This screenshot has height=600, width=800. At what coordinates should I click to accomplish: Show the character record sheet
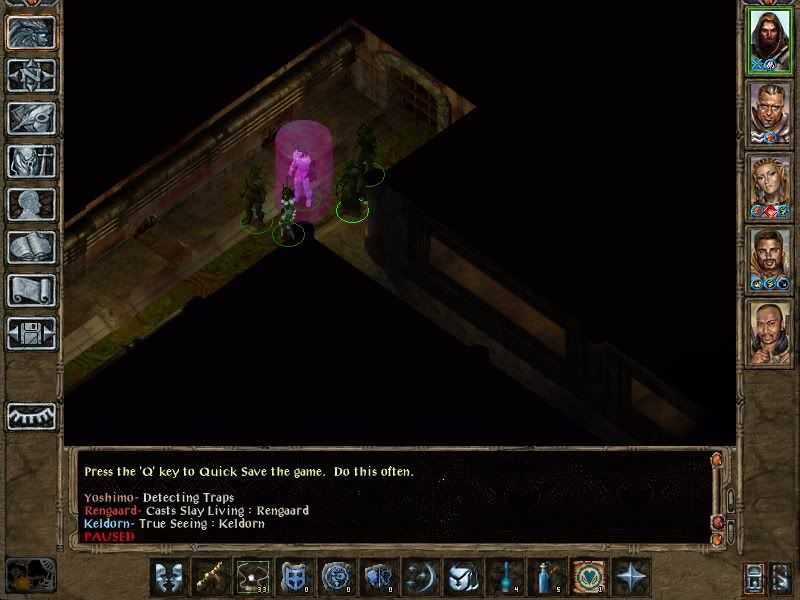click(x=31, y=204)
